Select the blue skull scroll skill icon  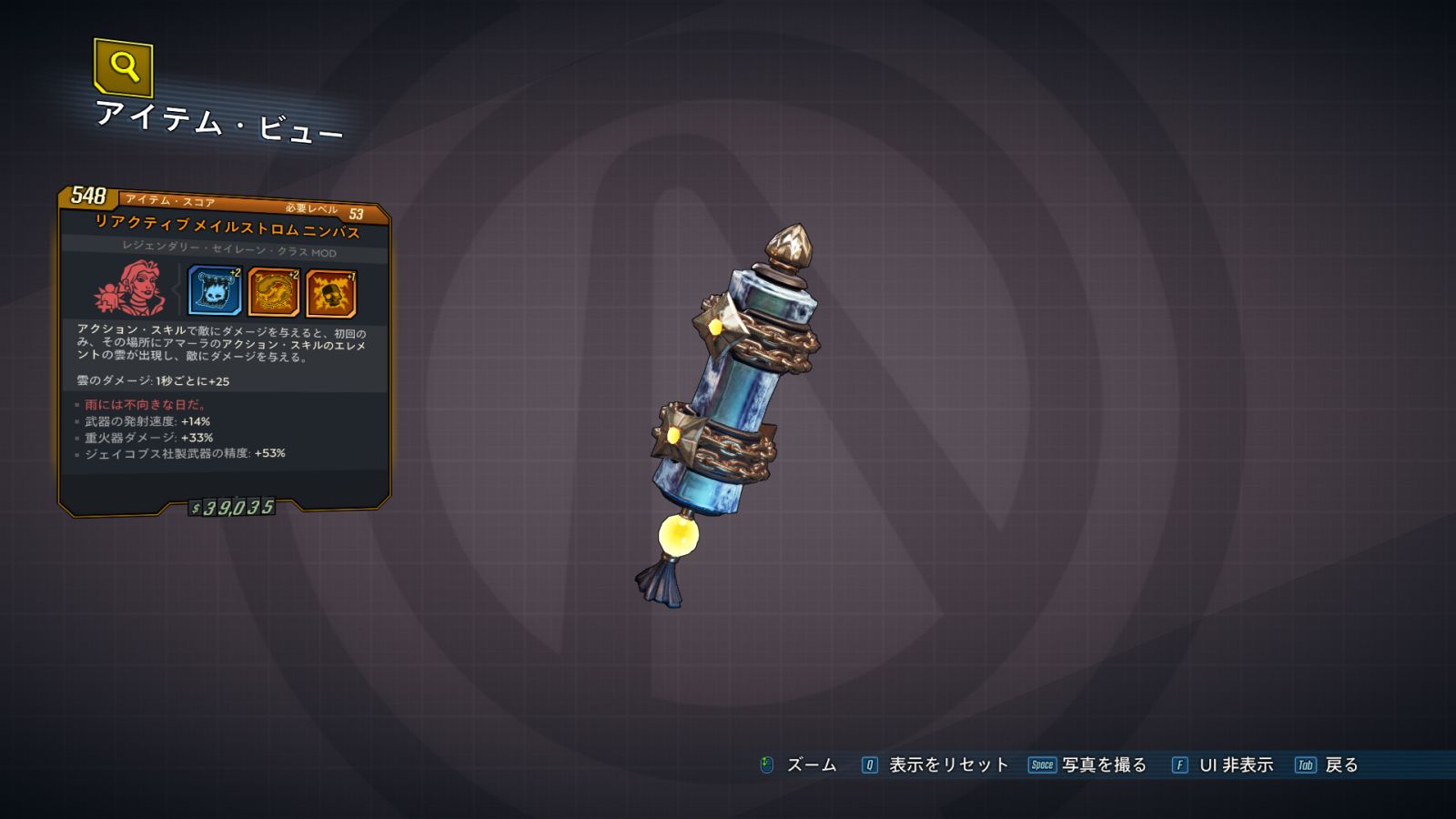[x=215, y=291]
